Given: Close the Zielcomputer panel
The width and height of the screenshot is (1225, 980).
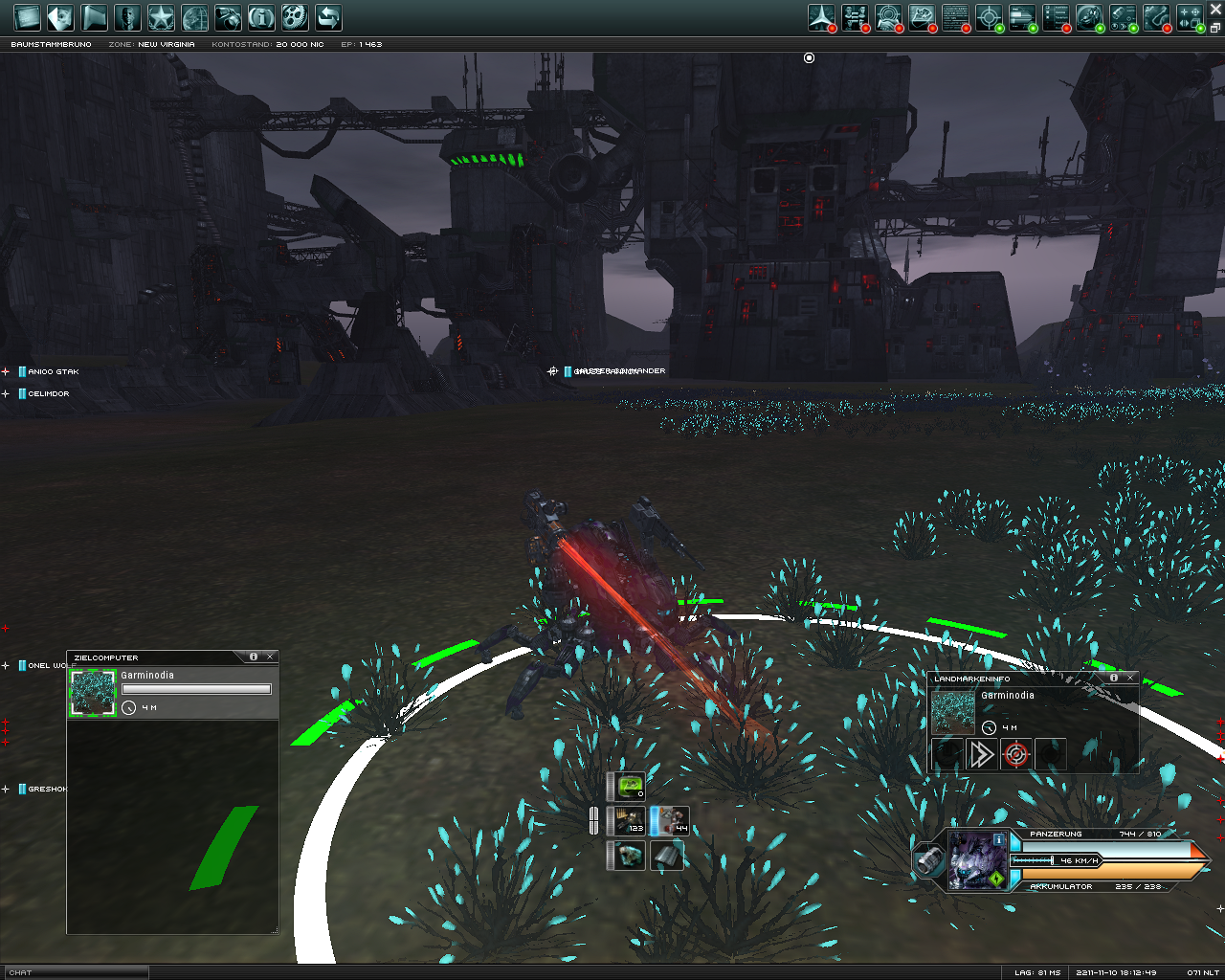Looking at the screenshot, I should tap(271, 657).
